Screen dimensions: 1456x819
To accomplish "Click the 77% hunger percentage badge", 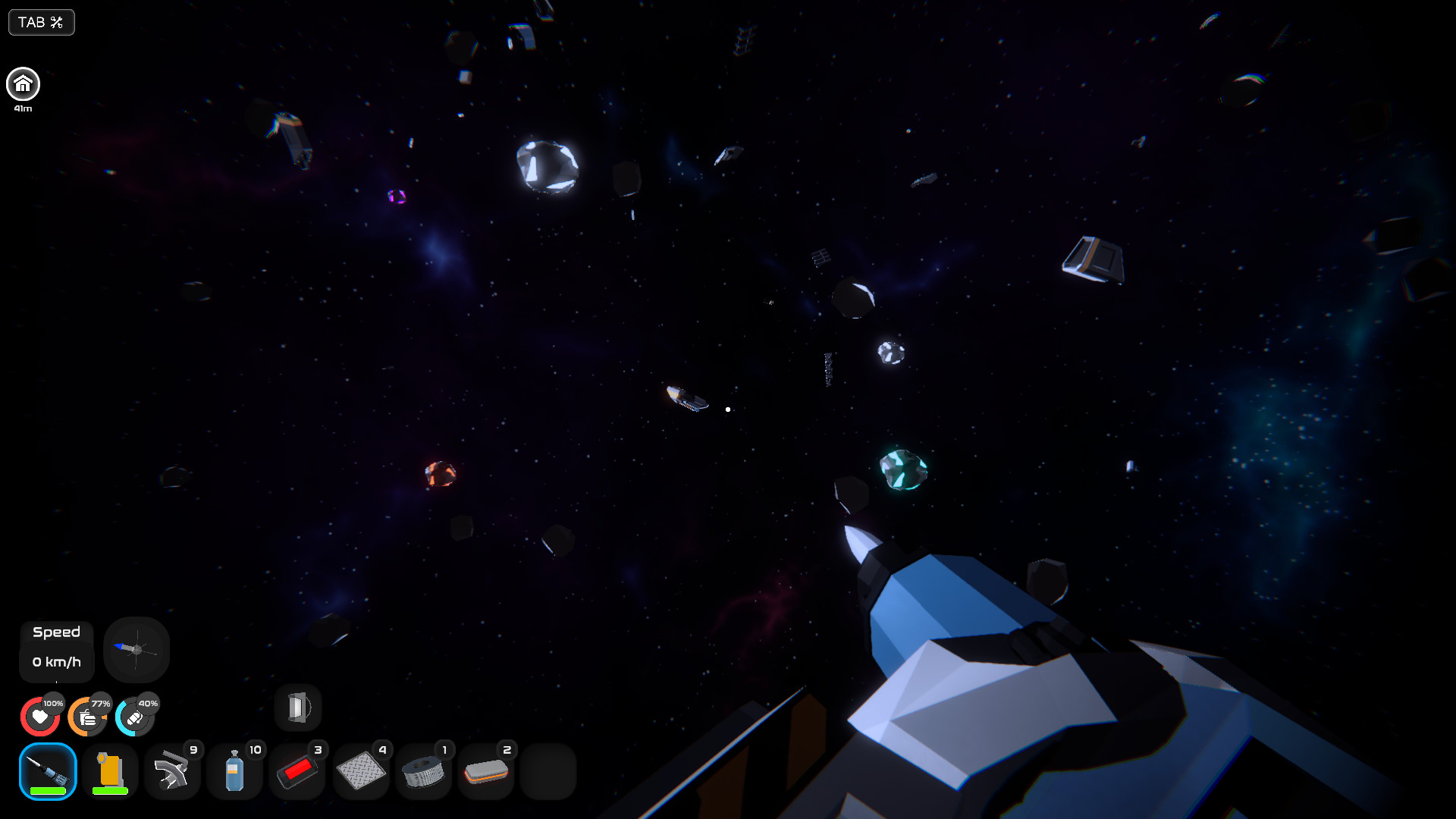I will click(99, 704).
